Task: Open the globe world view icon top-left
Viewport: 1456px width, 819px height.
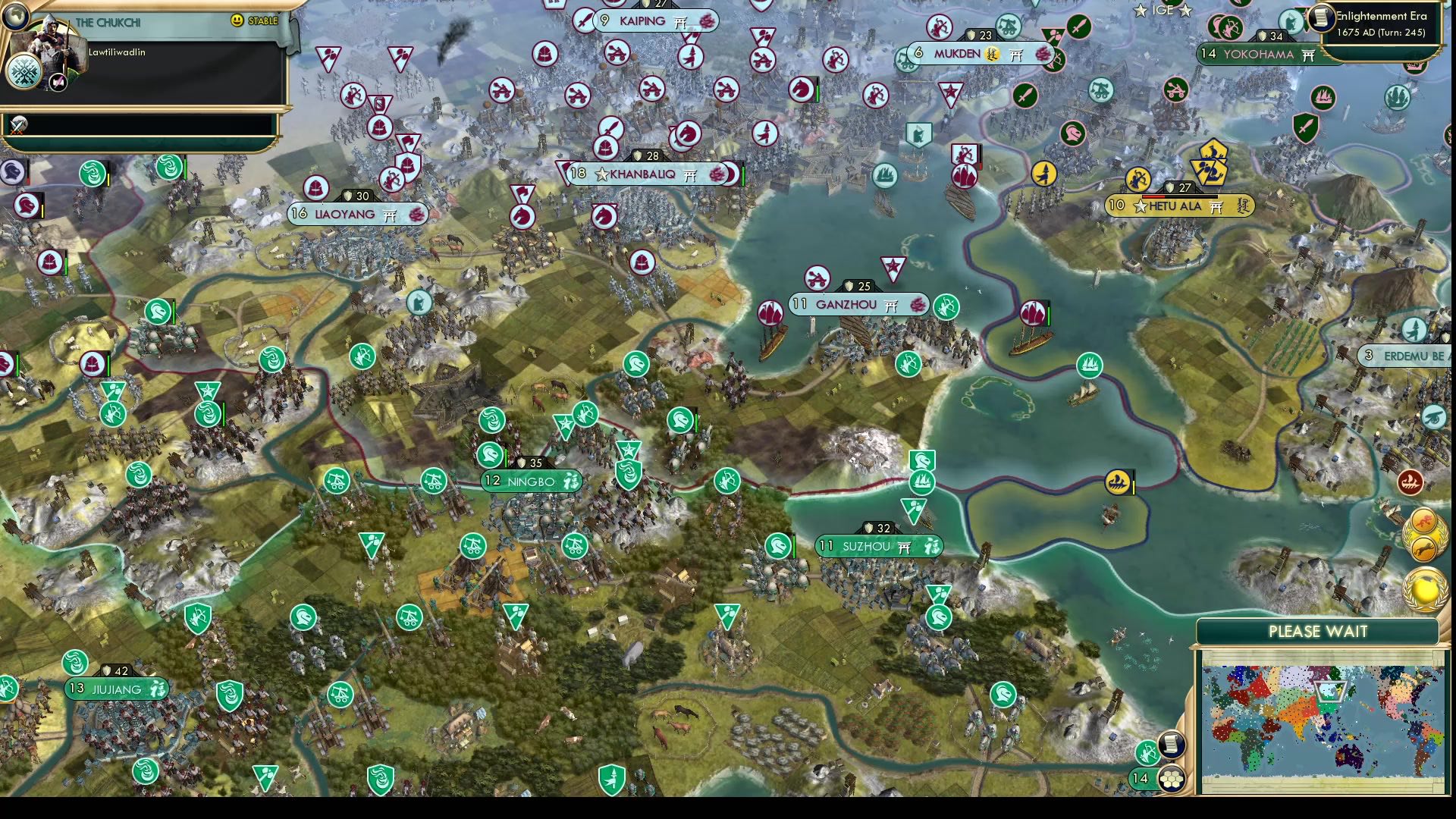Action: 15,17
